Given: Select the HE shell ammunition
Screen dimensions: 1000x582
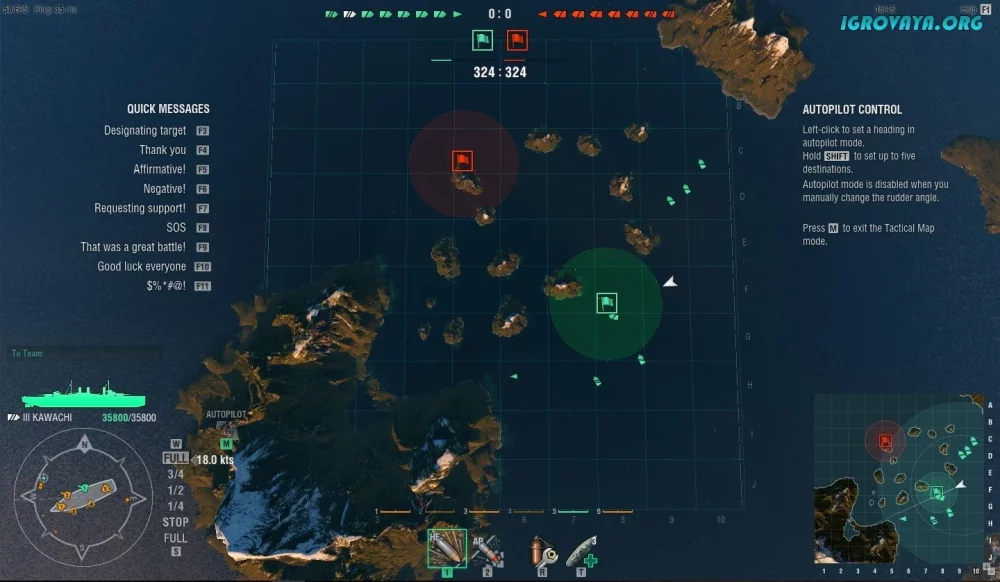Looking at the screenshot, I should point(446,550).
